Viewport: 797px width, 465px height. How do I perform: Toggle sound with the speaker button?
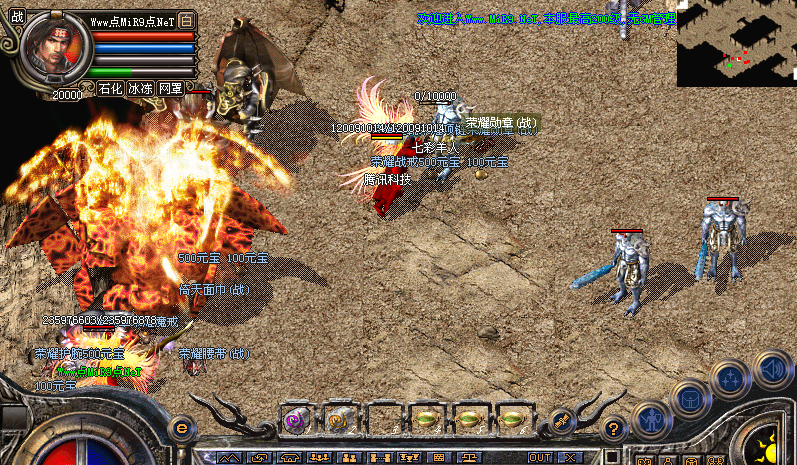pyautogui.click(x=772, y=367)
